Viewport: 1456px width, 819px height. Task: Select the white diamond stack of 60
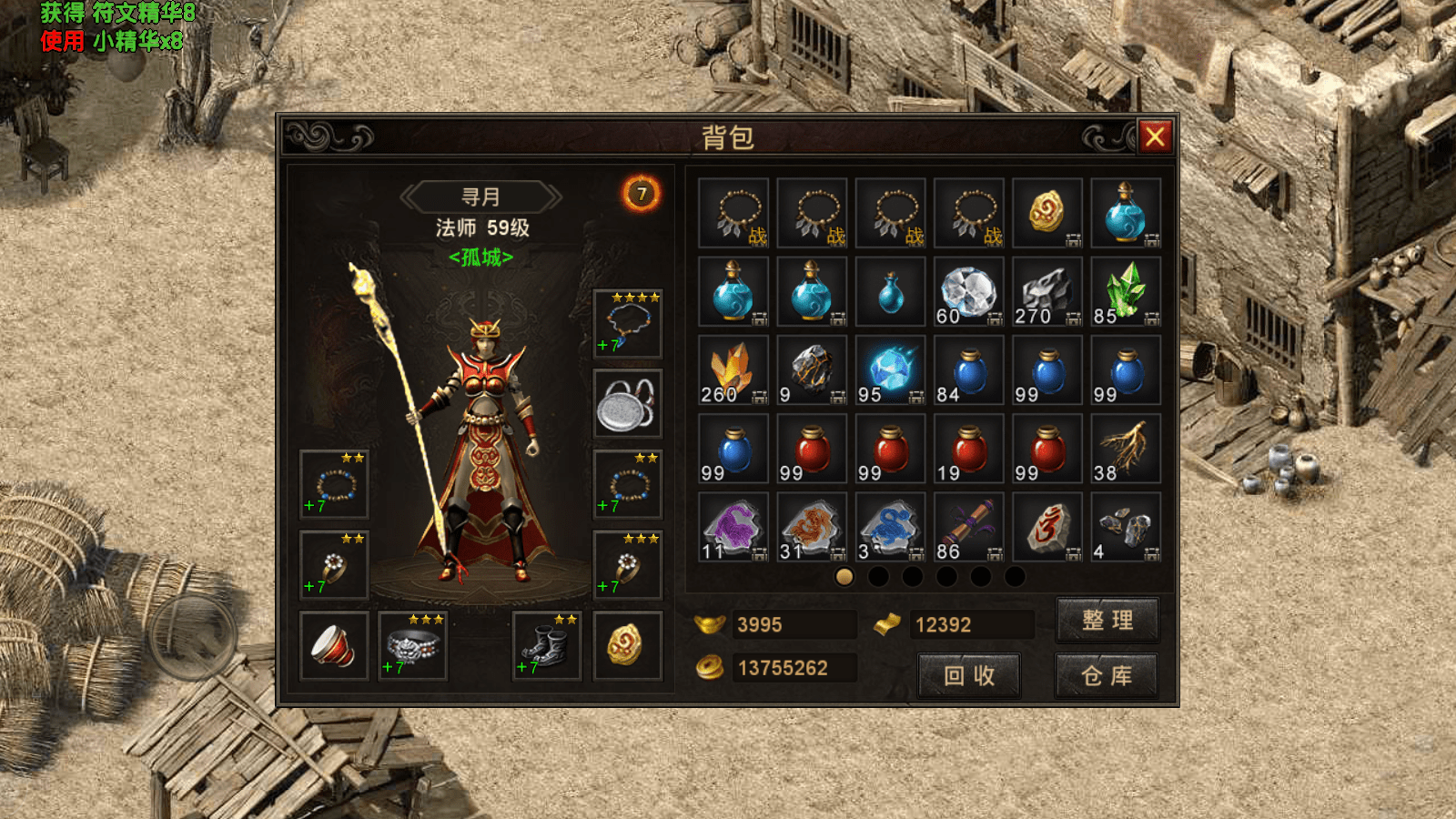coord(968,292)
